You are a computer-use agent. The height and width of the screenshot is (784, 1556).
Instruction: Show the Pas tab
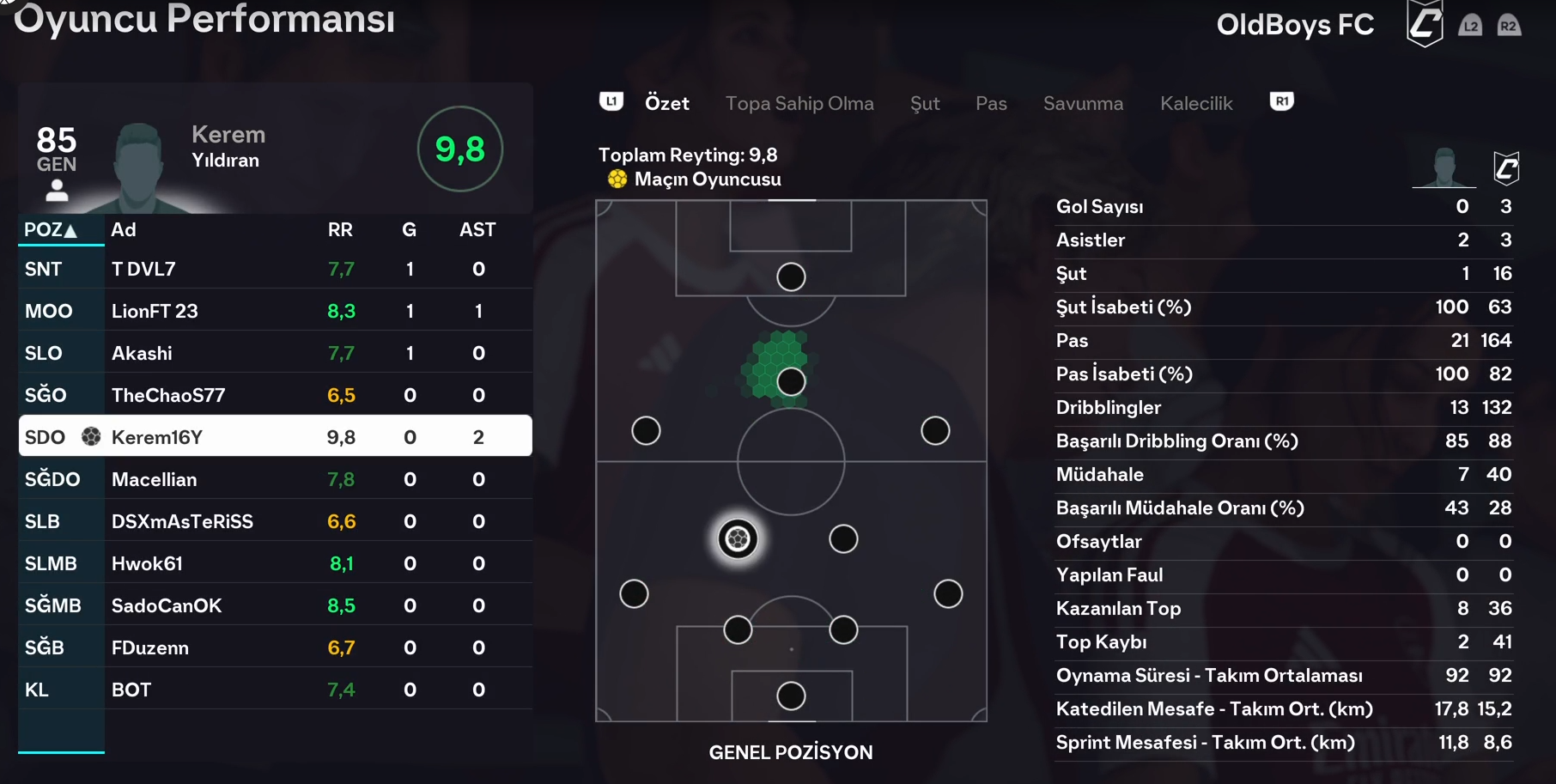[991, 104]
